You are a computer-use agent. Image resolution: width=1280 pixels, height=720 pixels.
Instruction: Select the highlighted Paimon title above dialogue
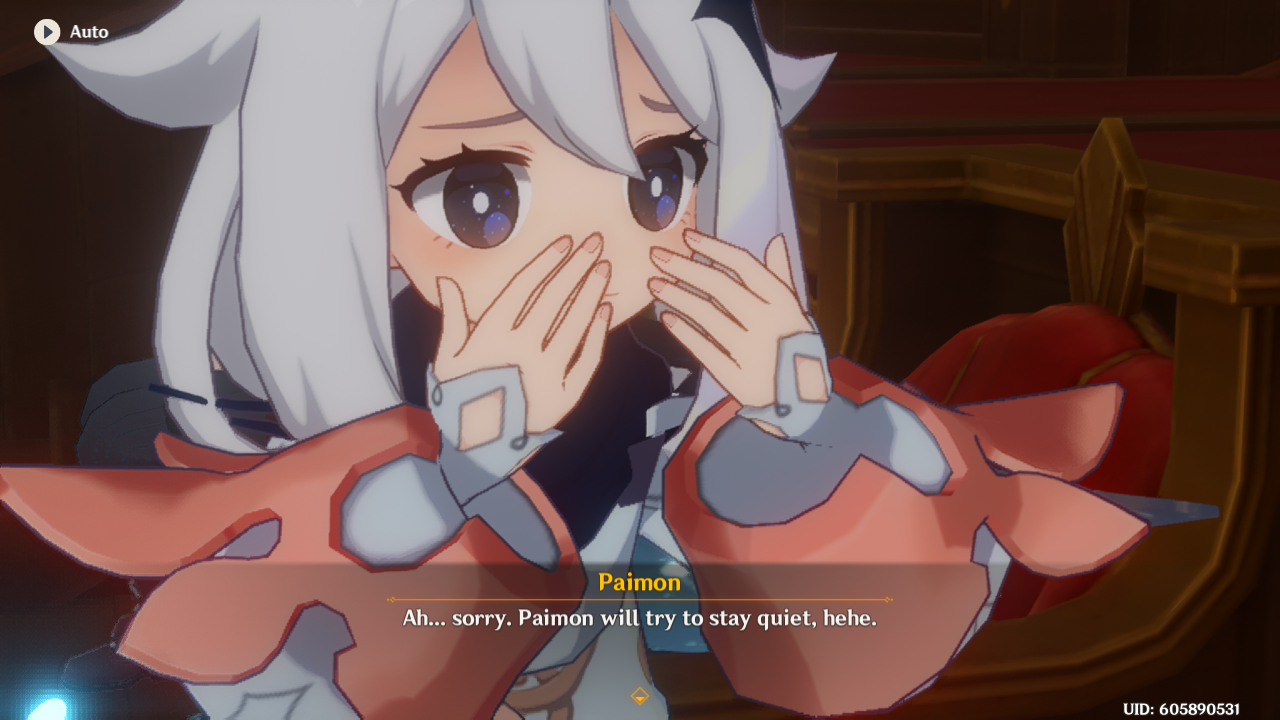coord(639,583)
